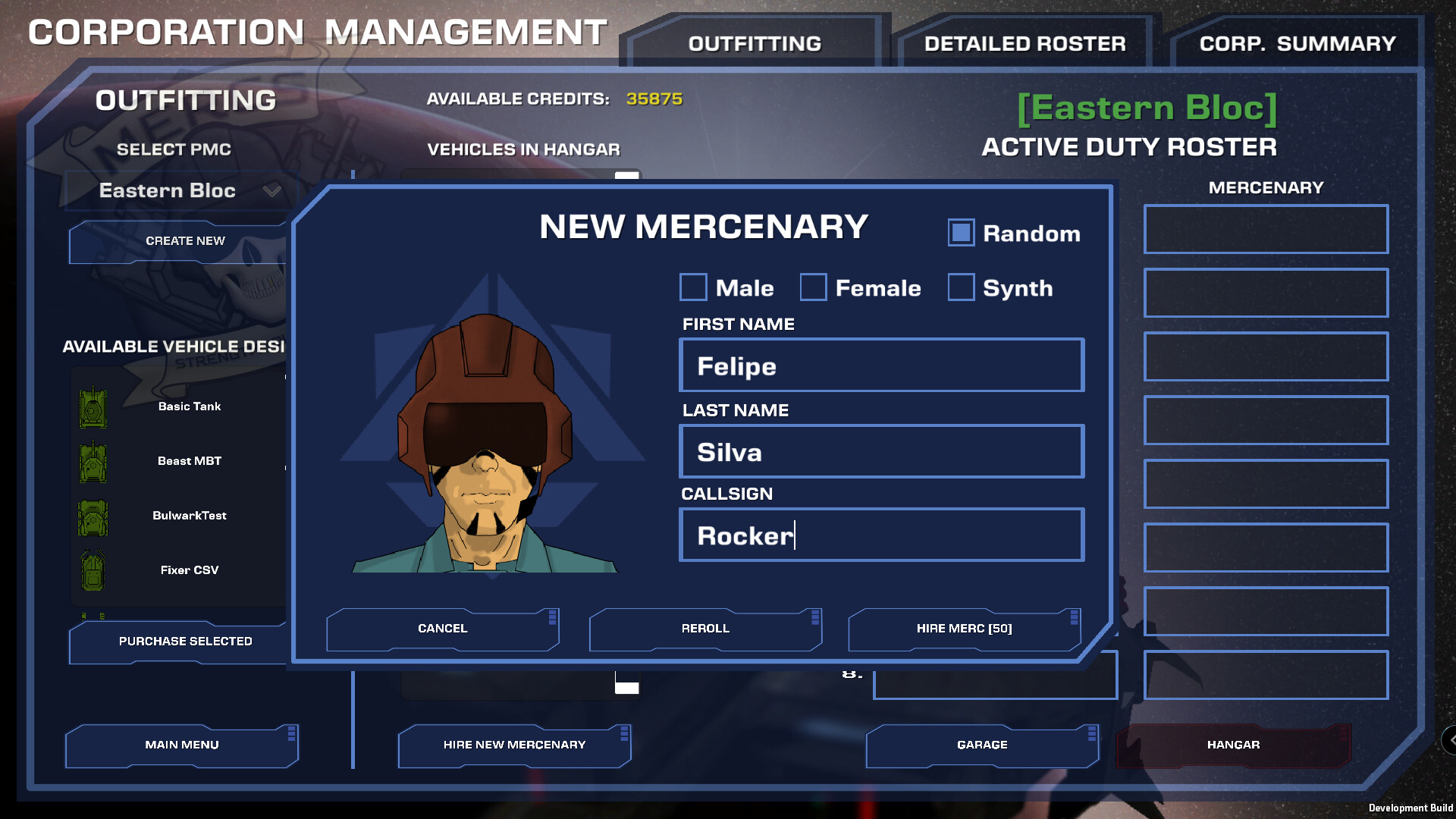Open the Corp. Summary tab
This screenshot has width=1456, height=819.
click(1297, 42)
